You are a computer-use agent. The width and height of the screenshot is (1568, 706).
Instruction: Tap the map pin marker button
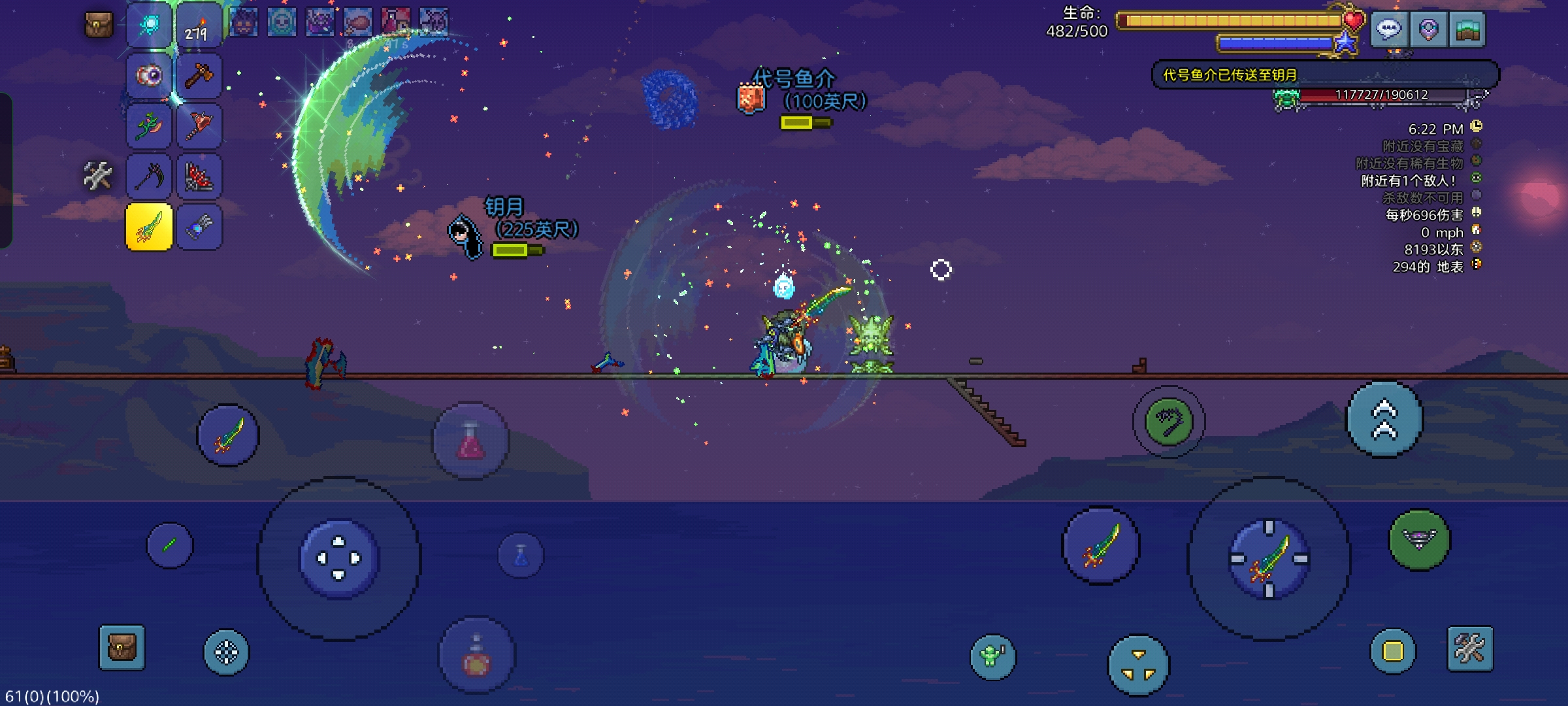pyautogui.click(x=1428, y=29)
